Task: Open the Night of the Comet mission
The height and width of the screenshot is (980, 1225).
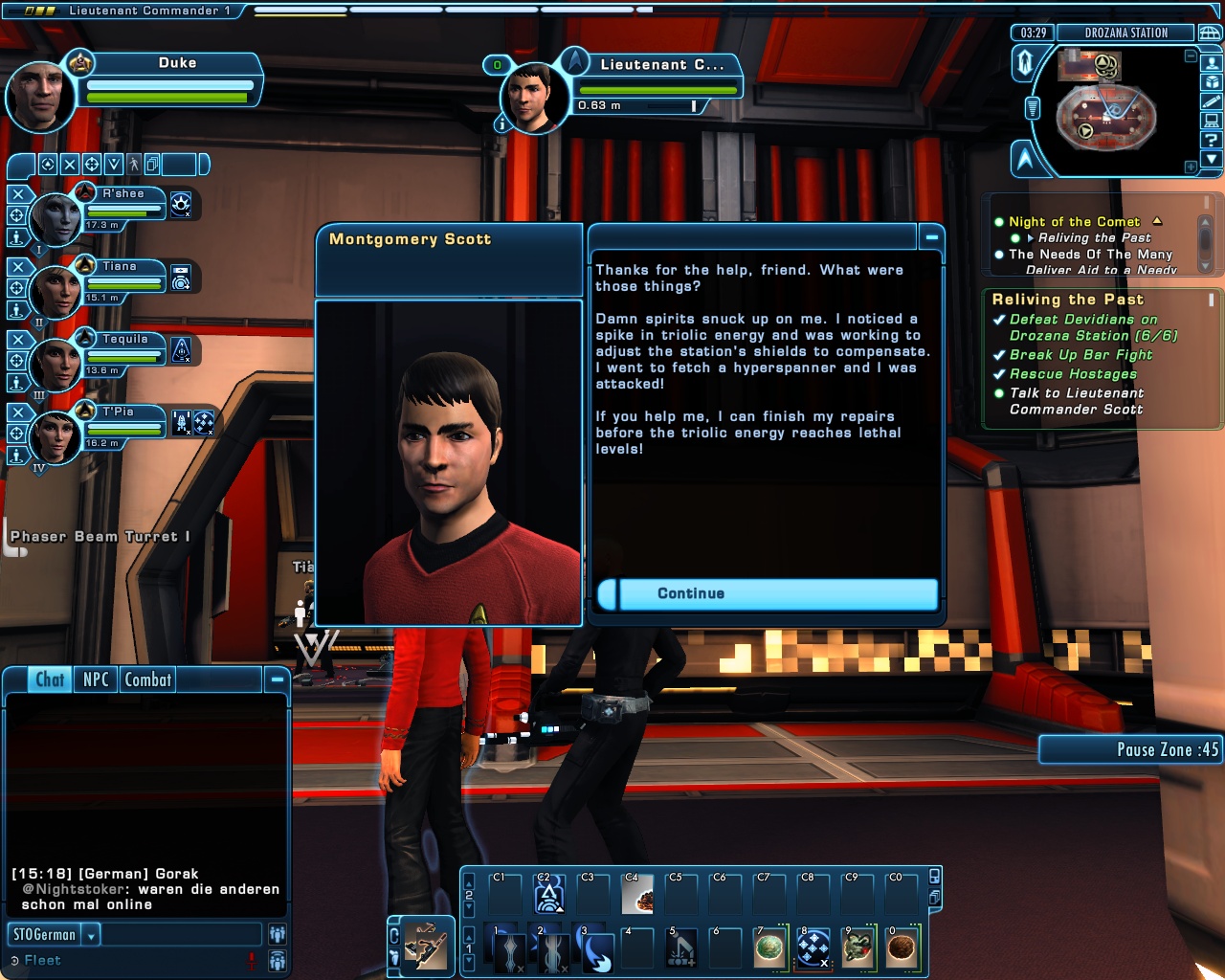Action: point(1074,222)
